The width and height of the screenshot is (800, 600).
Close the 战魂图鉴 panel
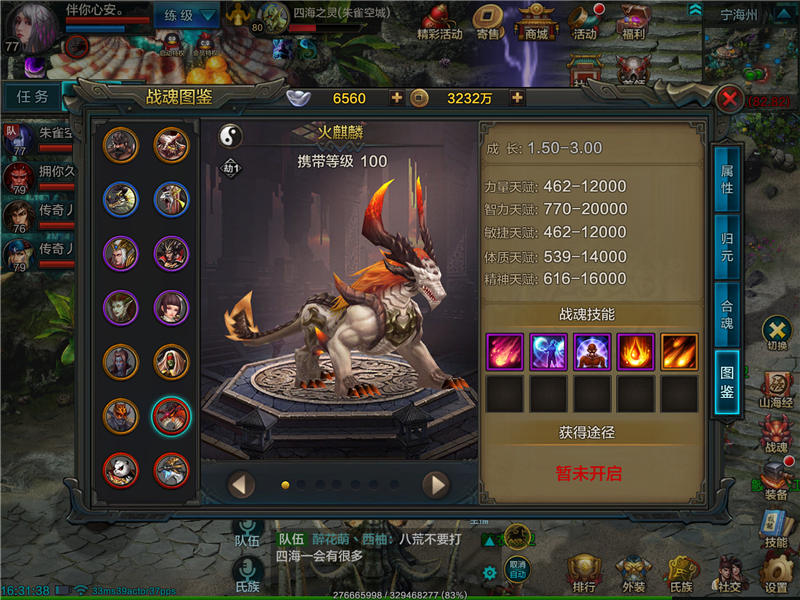click(730, 98)
